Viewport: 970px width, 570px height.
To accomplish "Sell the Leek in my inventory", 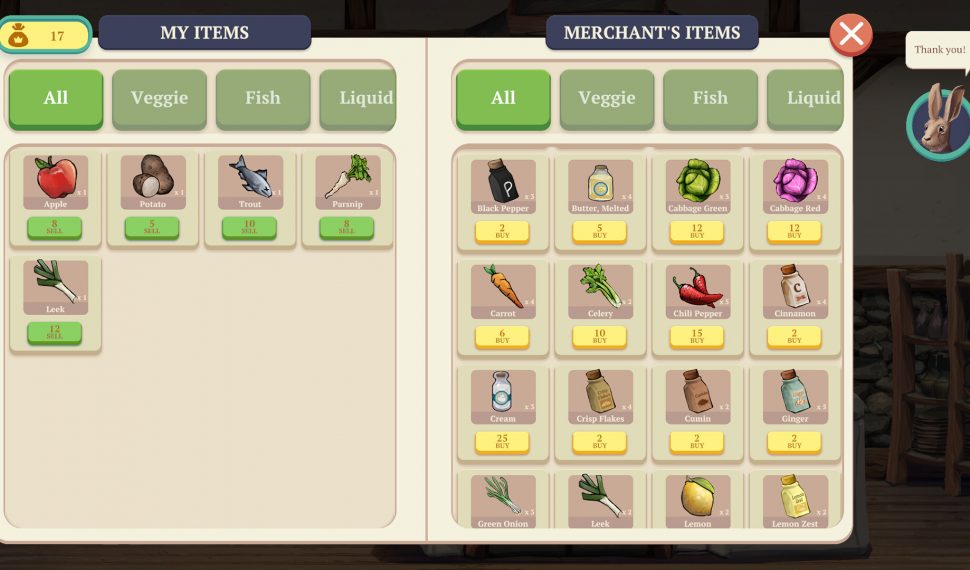I will [55, 332].
